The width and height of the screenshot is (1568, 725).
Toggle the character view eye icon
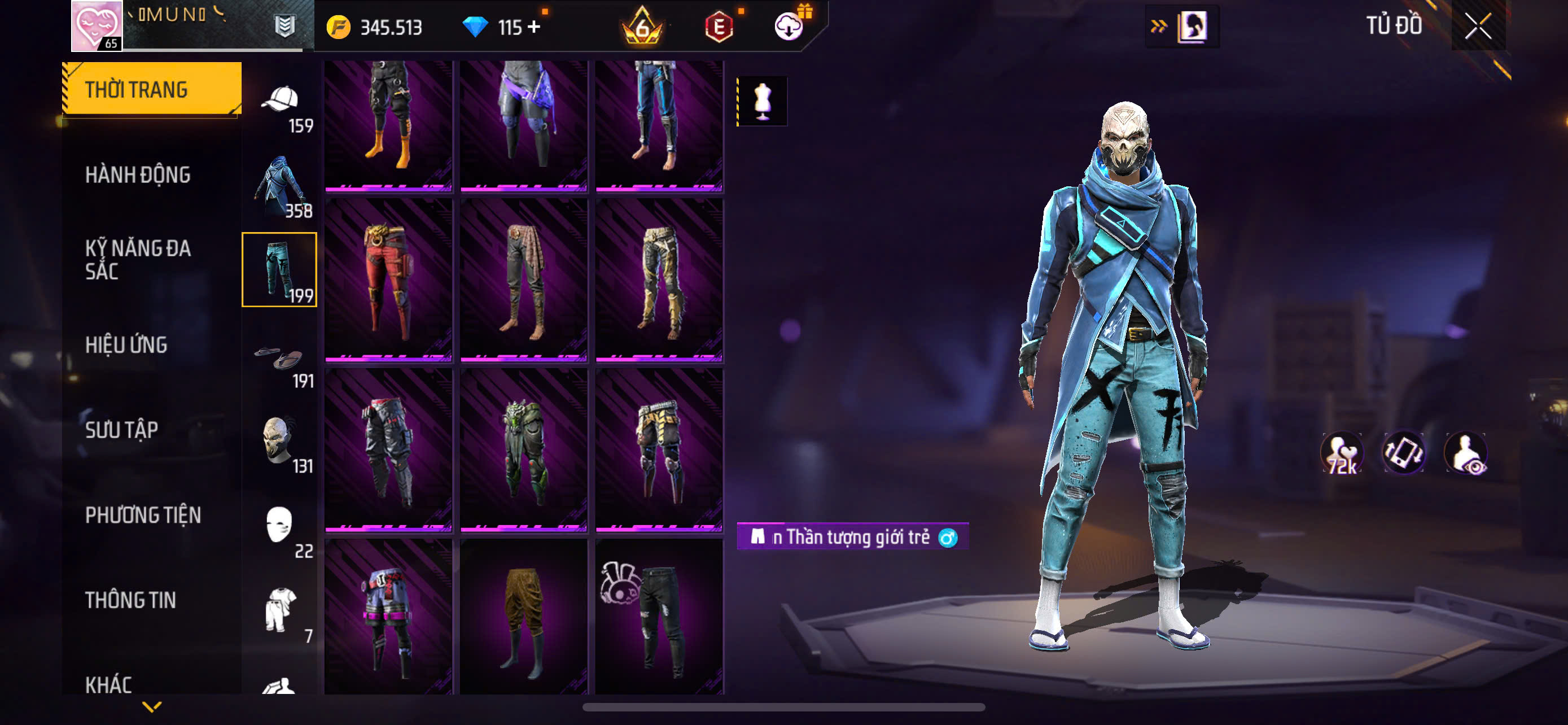(1466, 453)
